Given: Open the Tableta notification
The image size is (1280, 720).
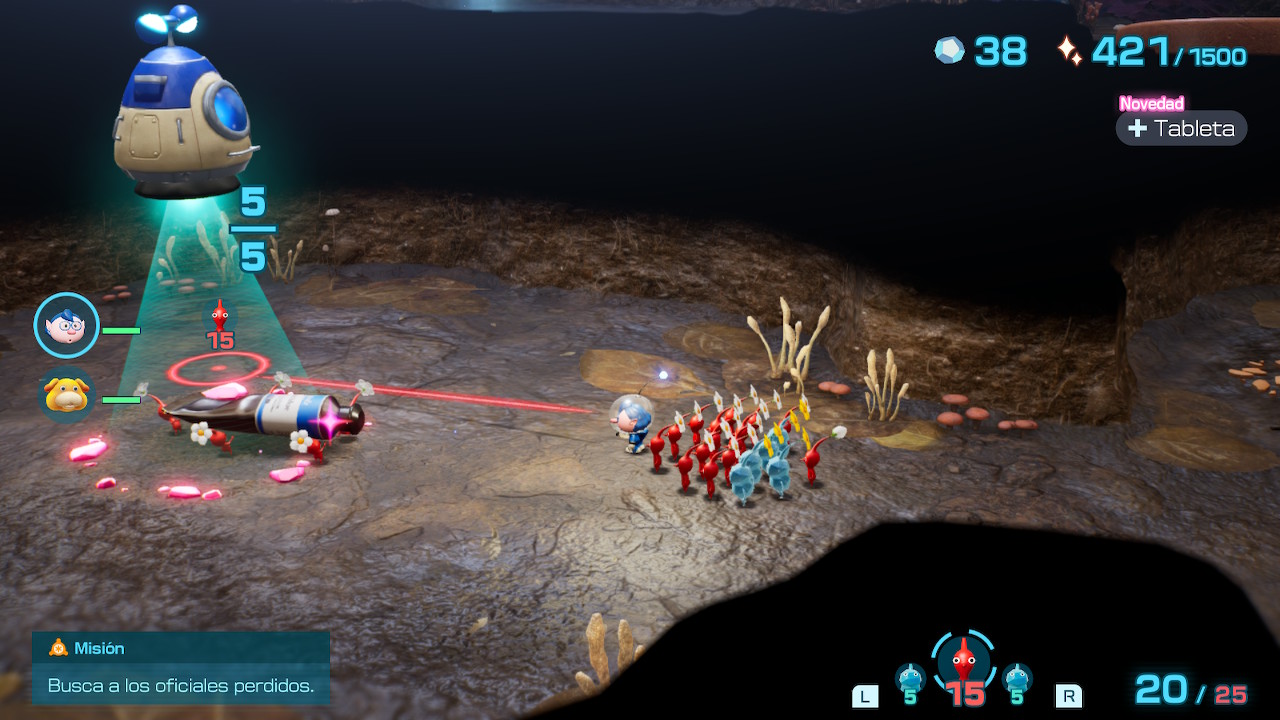Looking at the screenshot, I should 1181,128.
